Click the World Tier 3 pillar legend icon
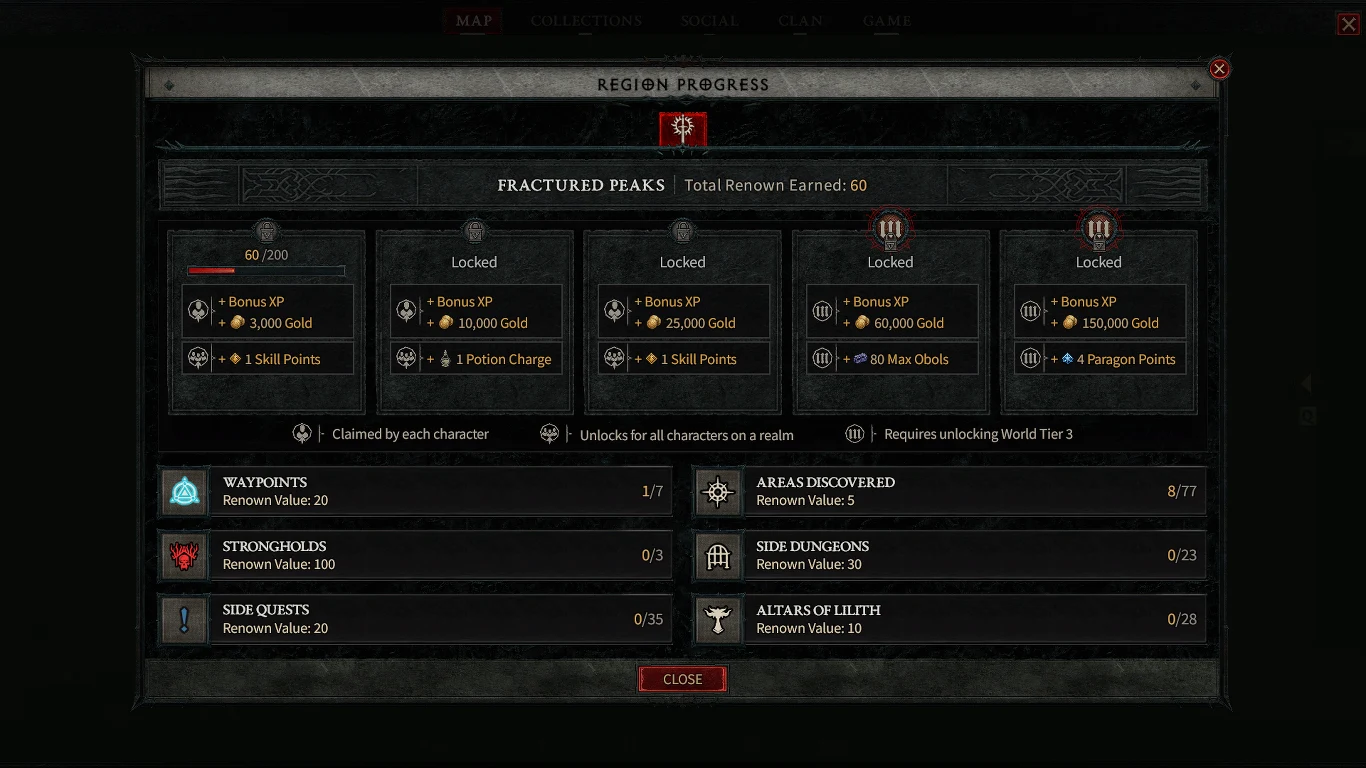This screenshot has height=768, width=1366. click(855, 433)
